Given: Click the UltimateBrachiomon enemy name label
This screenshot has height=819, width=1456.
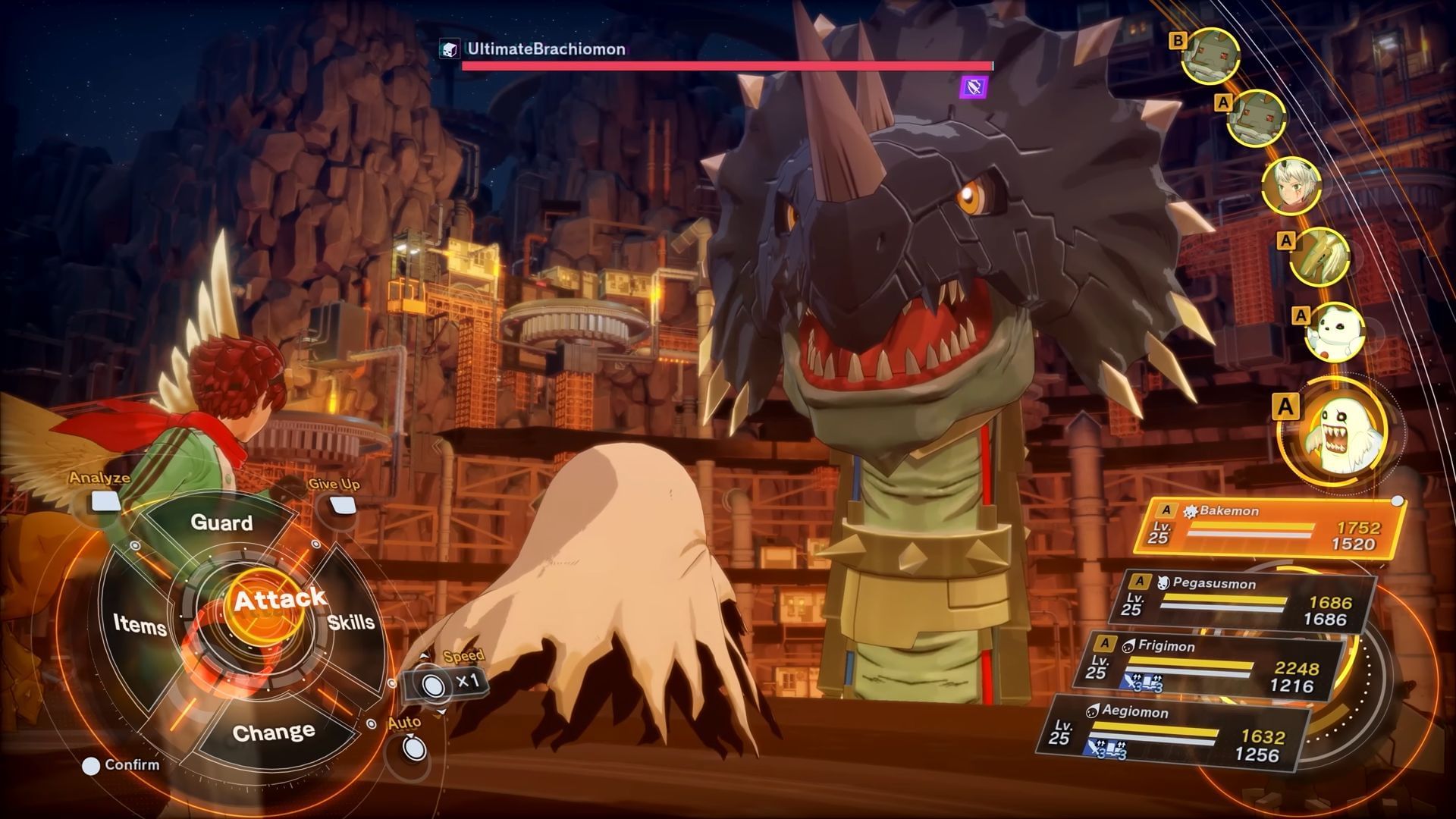Looking at the screenshot, I should pyautogui.click(x=545, y=49).
